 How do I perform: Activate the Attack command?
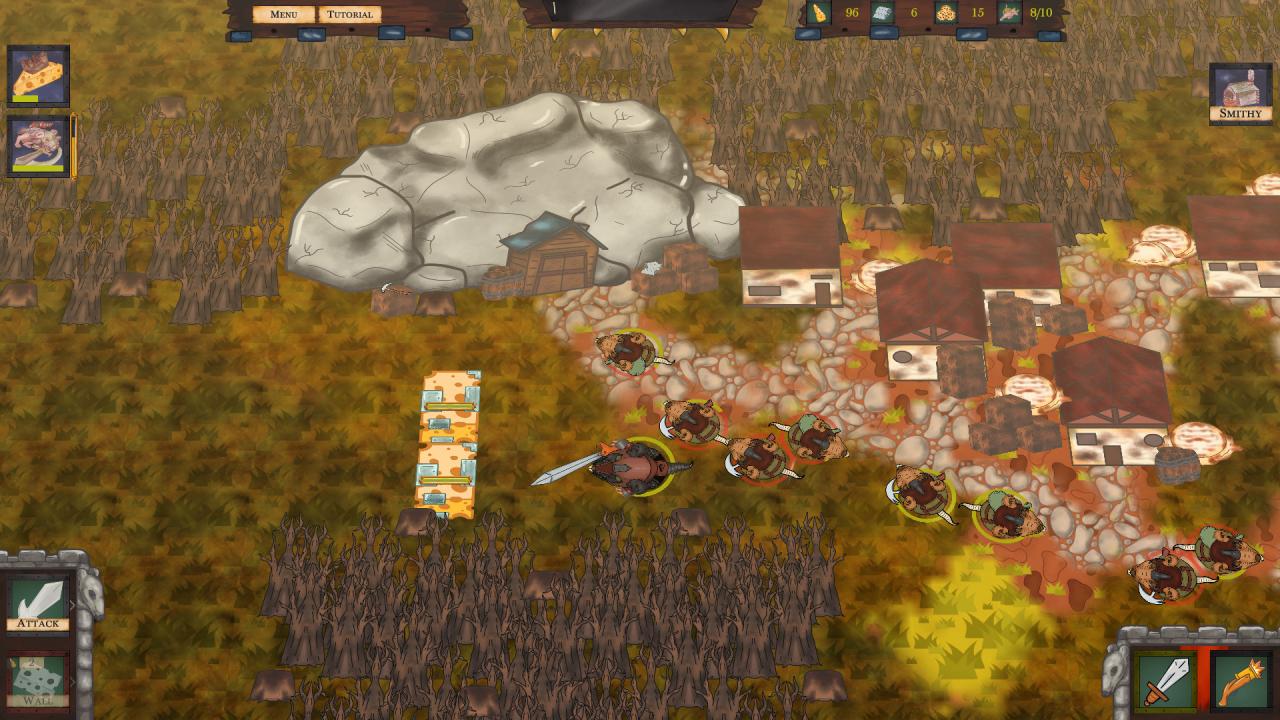click(39, 603)
